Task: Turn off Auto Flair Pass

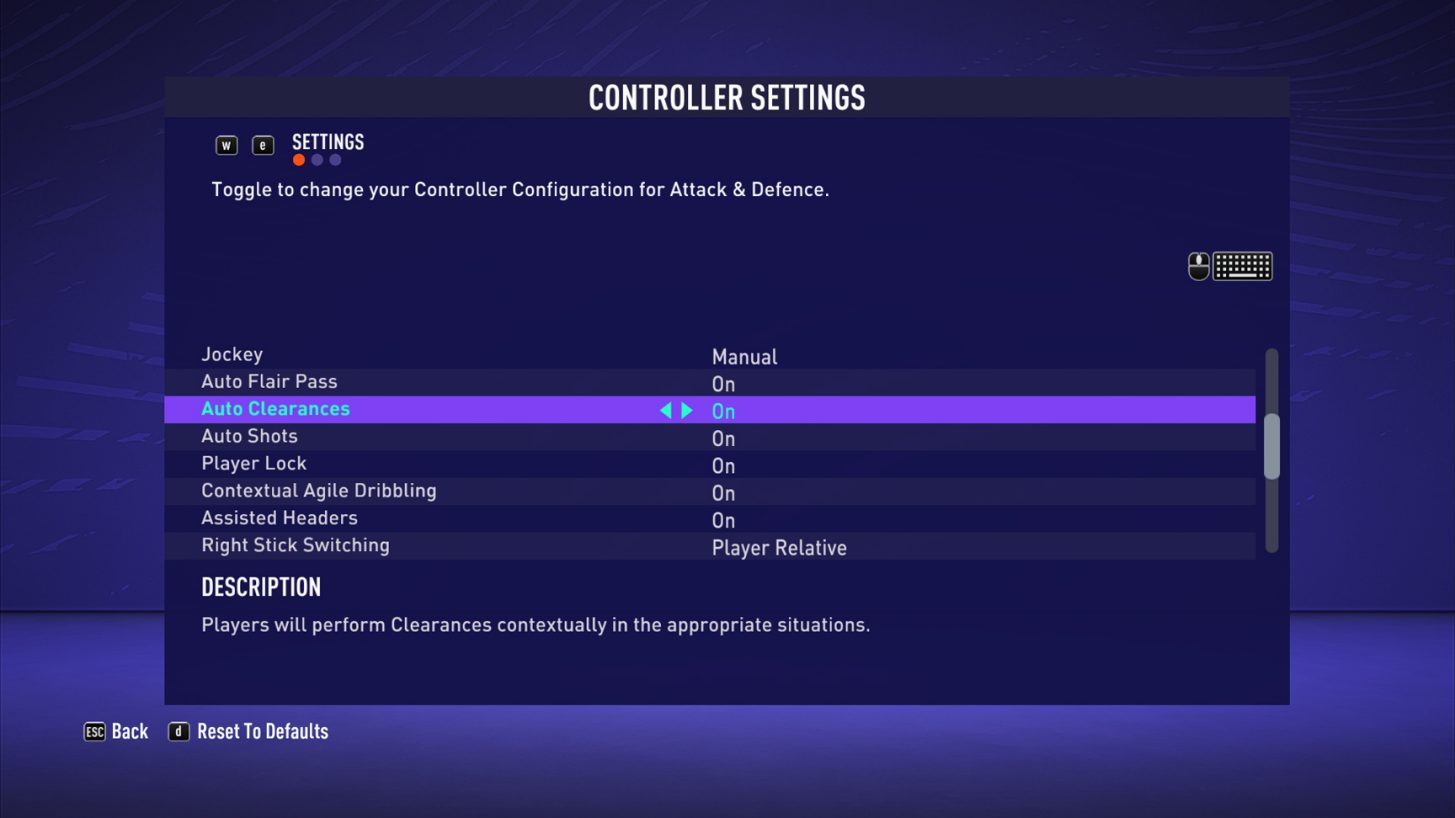Action: click(722, 383)
